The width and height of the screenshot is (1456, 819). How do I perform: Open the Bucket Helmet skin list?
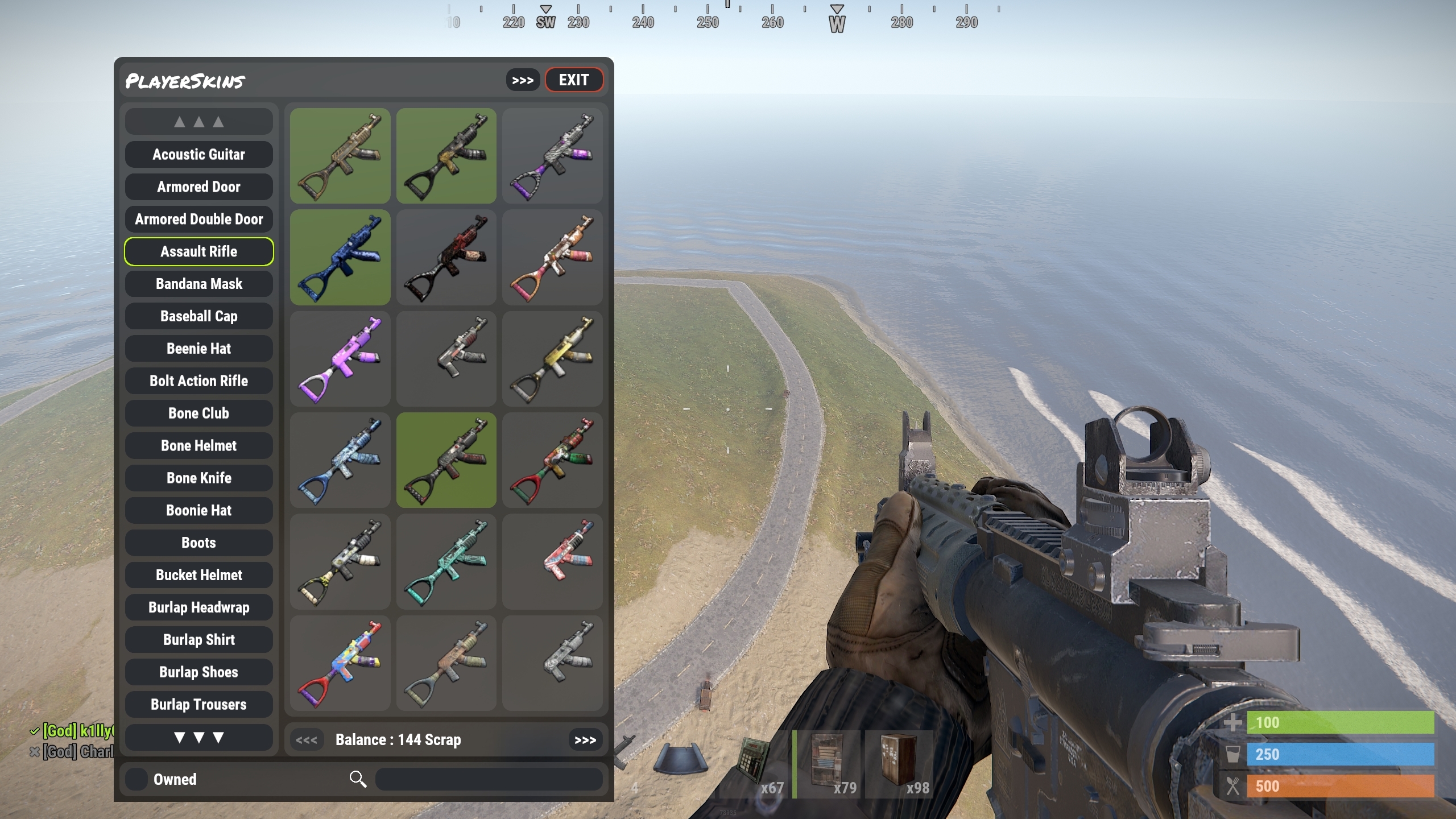pos(198,575)
